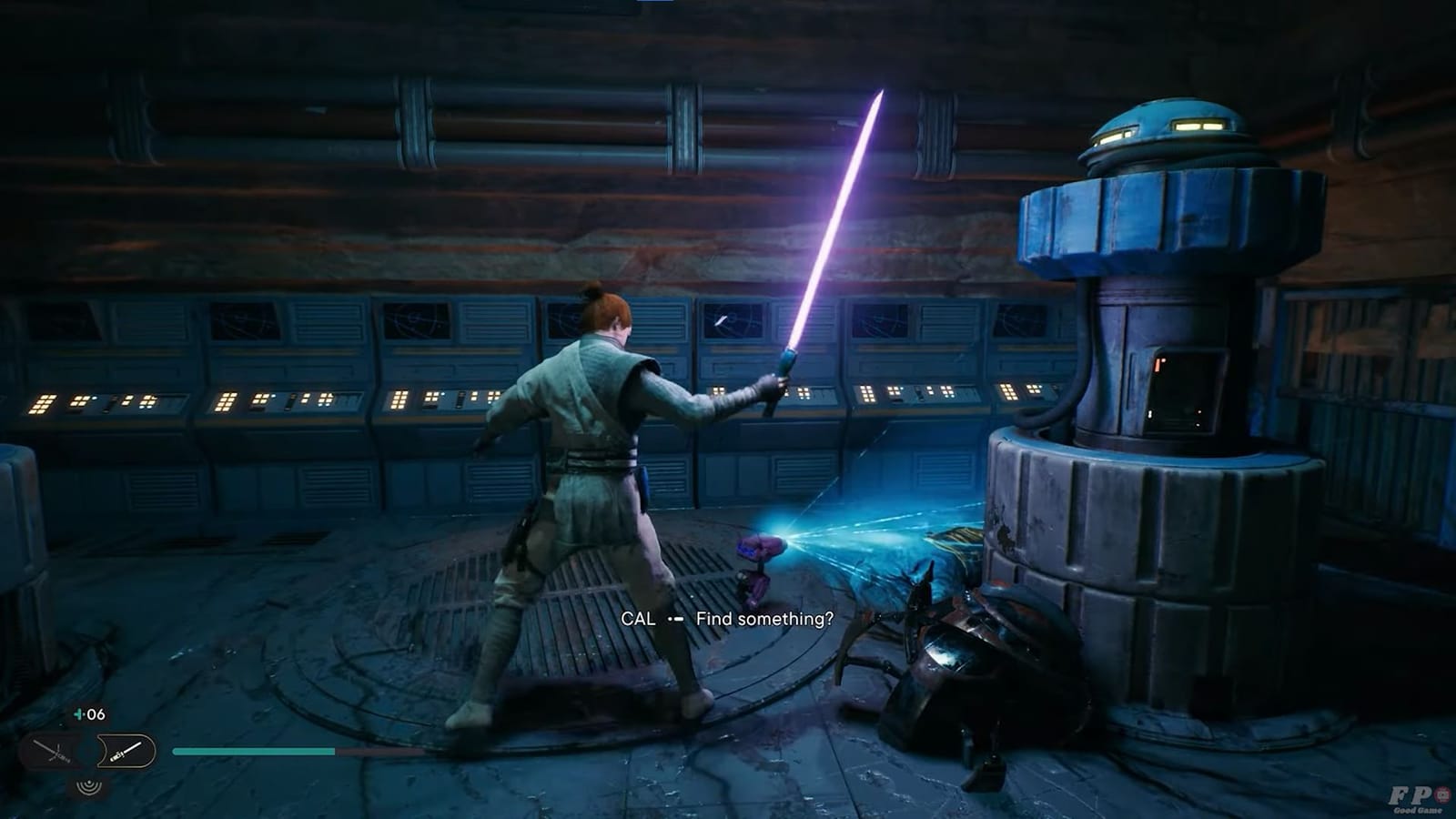The height and width of the screenshot is (819, 1456).
Task: Select the single lightsaber stance icon
Action: click(x=127, y=751)
